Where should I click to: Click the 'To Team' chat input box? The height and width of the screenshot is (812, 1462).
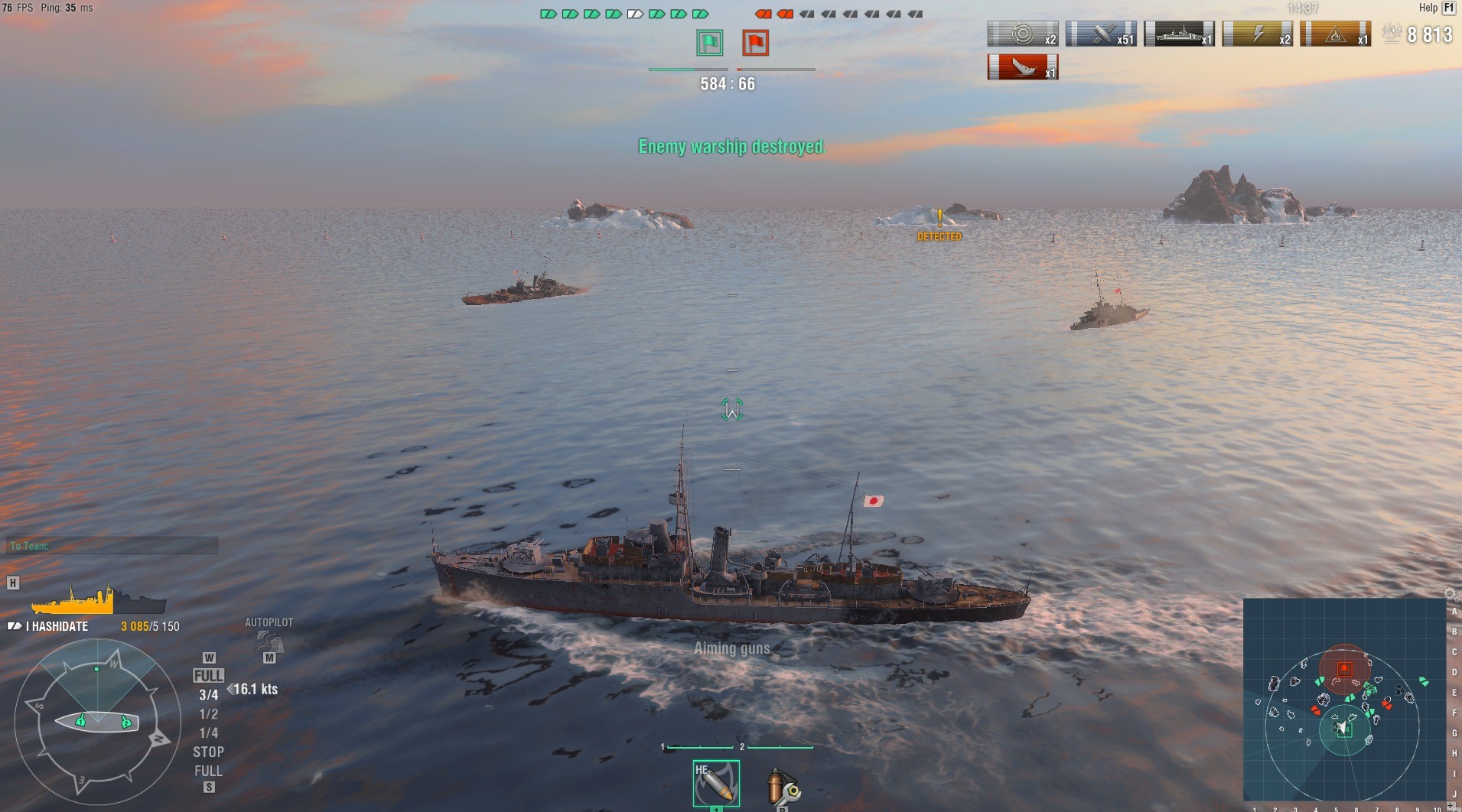112,546
